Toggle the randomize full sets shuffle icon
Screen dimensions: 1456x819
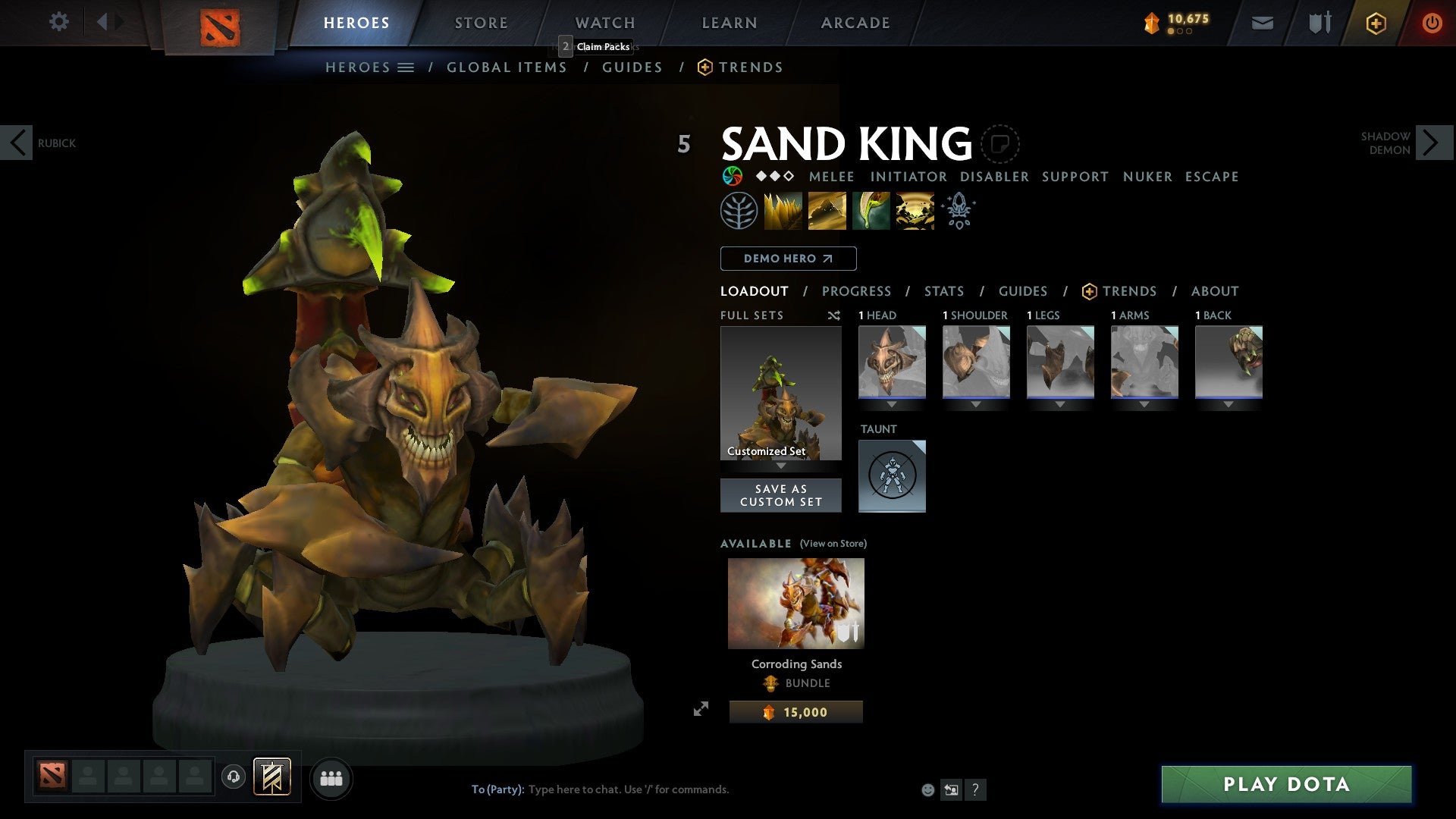click(x=834, y=315)
